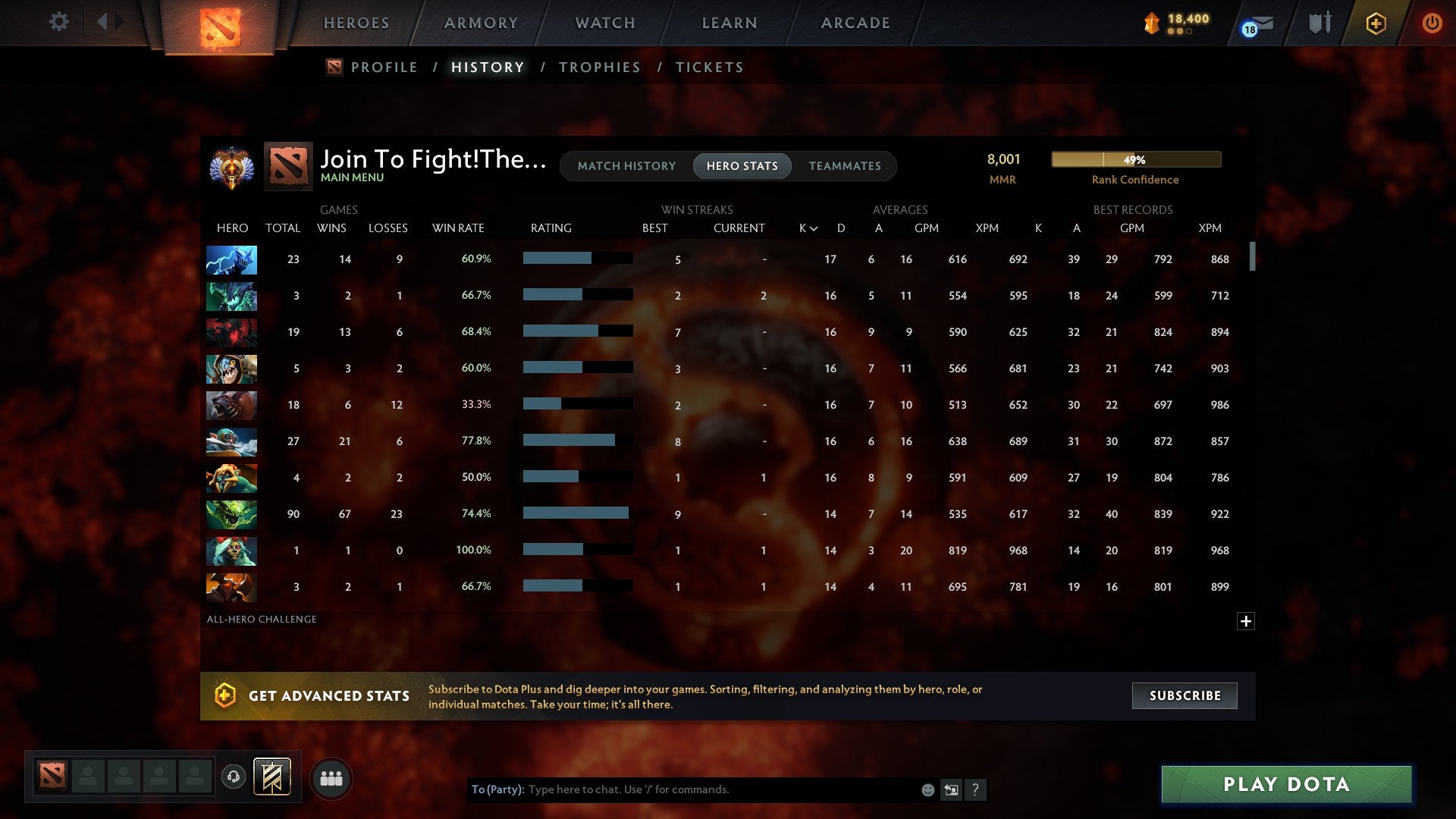Image resolution: width=1456 pixels, height=819 pixels.
Task: Toggle the voice chat headset icon
Action: click(x=234, y=775)
